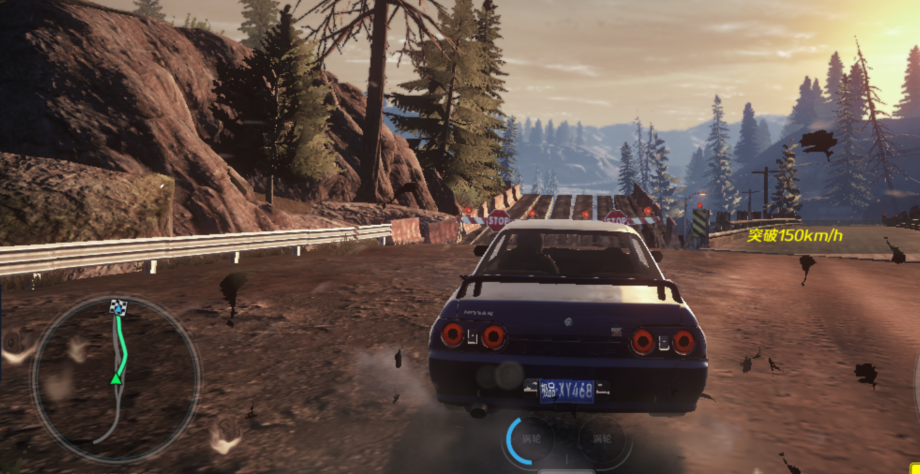Click the circular route minimap

tap(116, 378)
